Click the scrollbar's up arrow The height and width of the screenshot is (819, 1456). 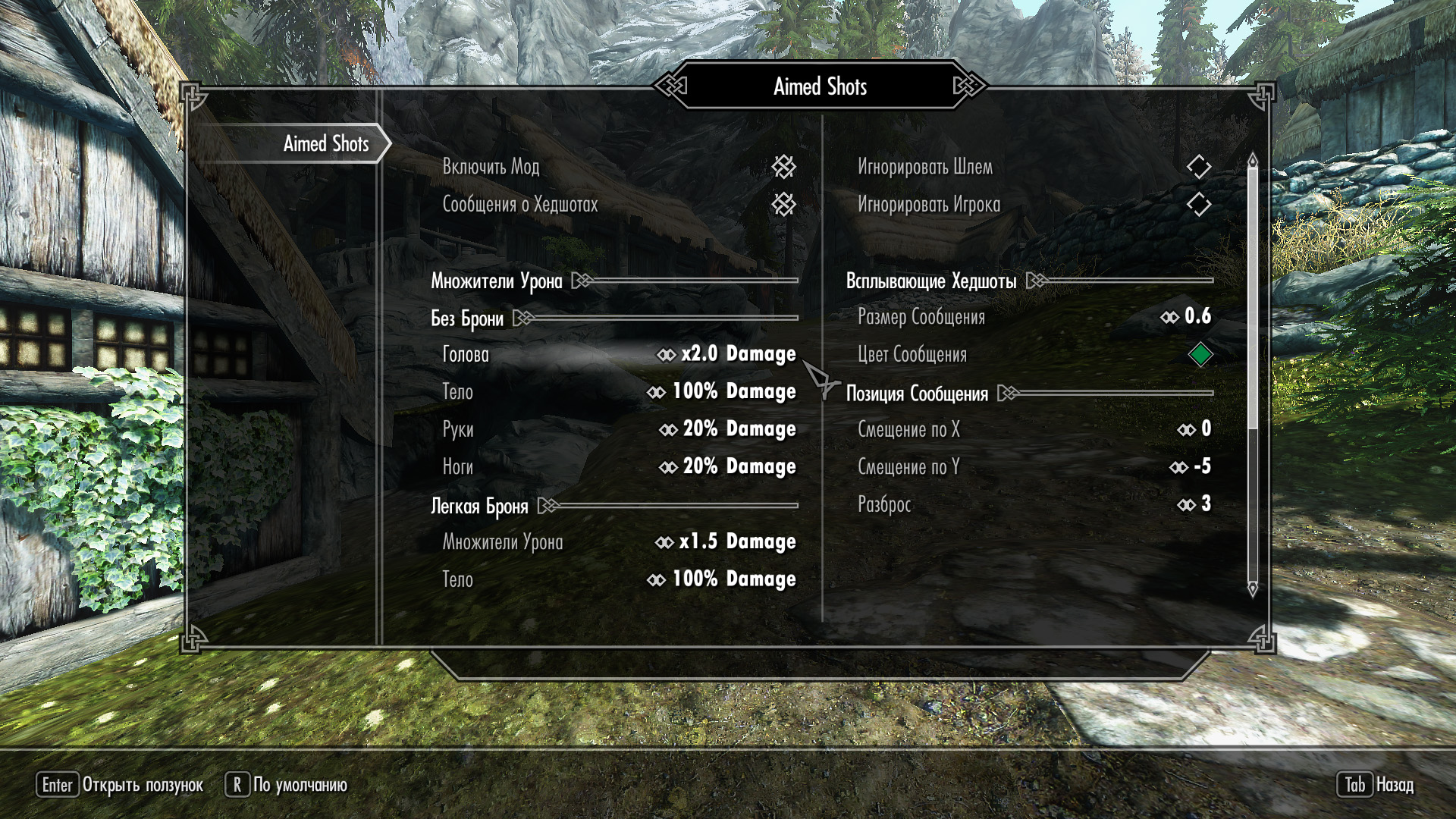1253,159
